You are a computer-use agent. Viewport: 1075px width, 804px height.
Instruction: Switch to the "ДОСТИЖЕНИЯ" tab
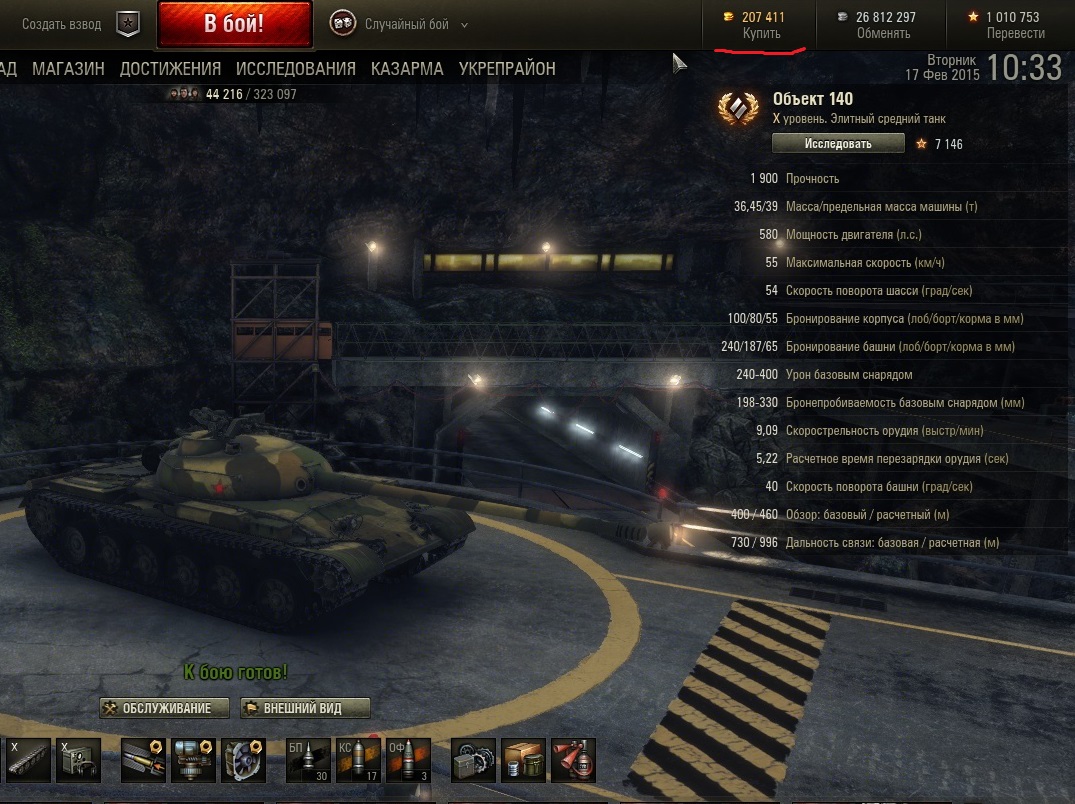pyautogui.click(x=170, y=69)
